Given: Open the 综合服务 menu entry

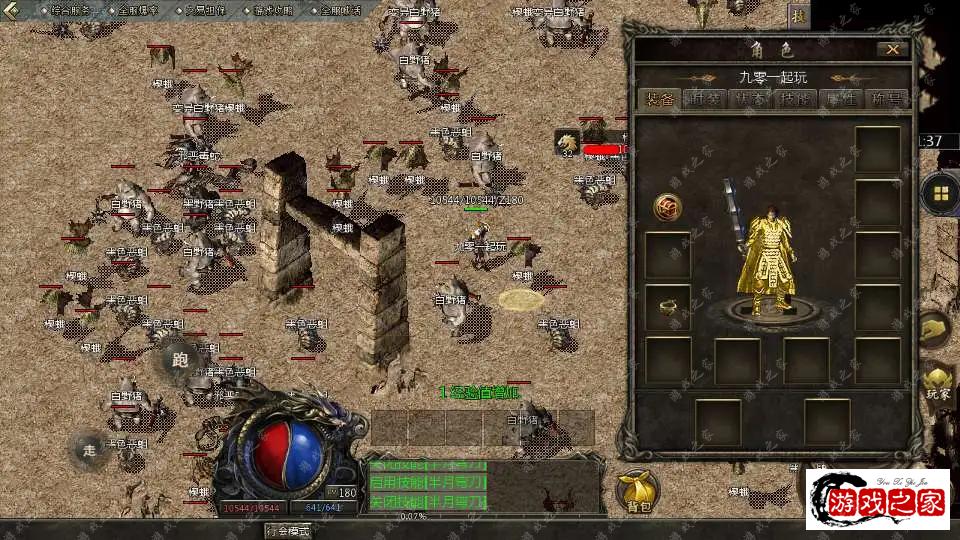Looking at the screenshot, I should 69,10.
